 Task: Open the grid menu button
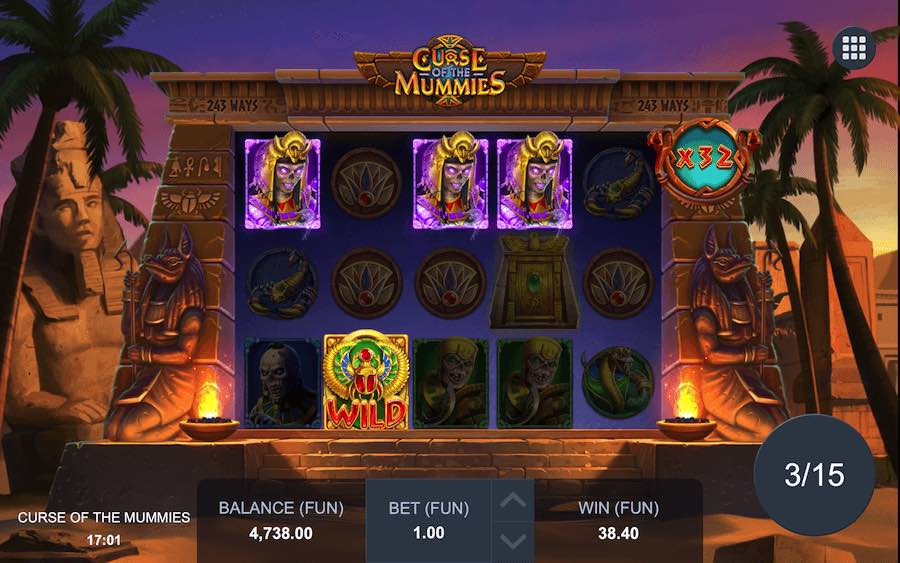[854, 46]
